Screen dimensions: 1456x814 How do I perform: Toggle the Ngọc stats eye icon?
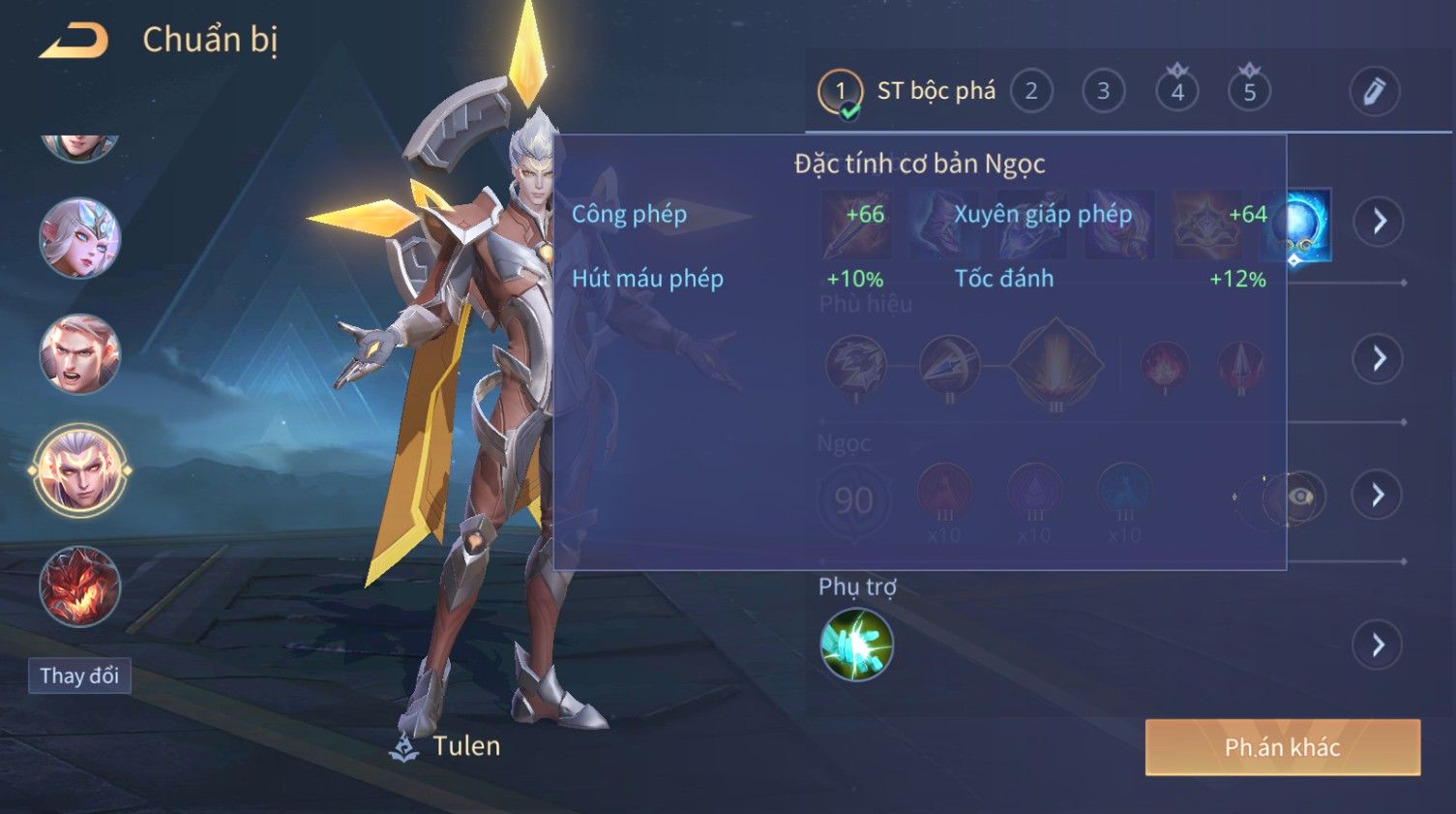click(1301, 497)
